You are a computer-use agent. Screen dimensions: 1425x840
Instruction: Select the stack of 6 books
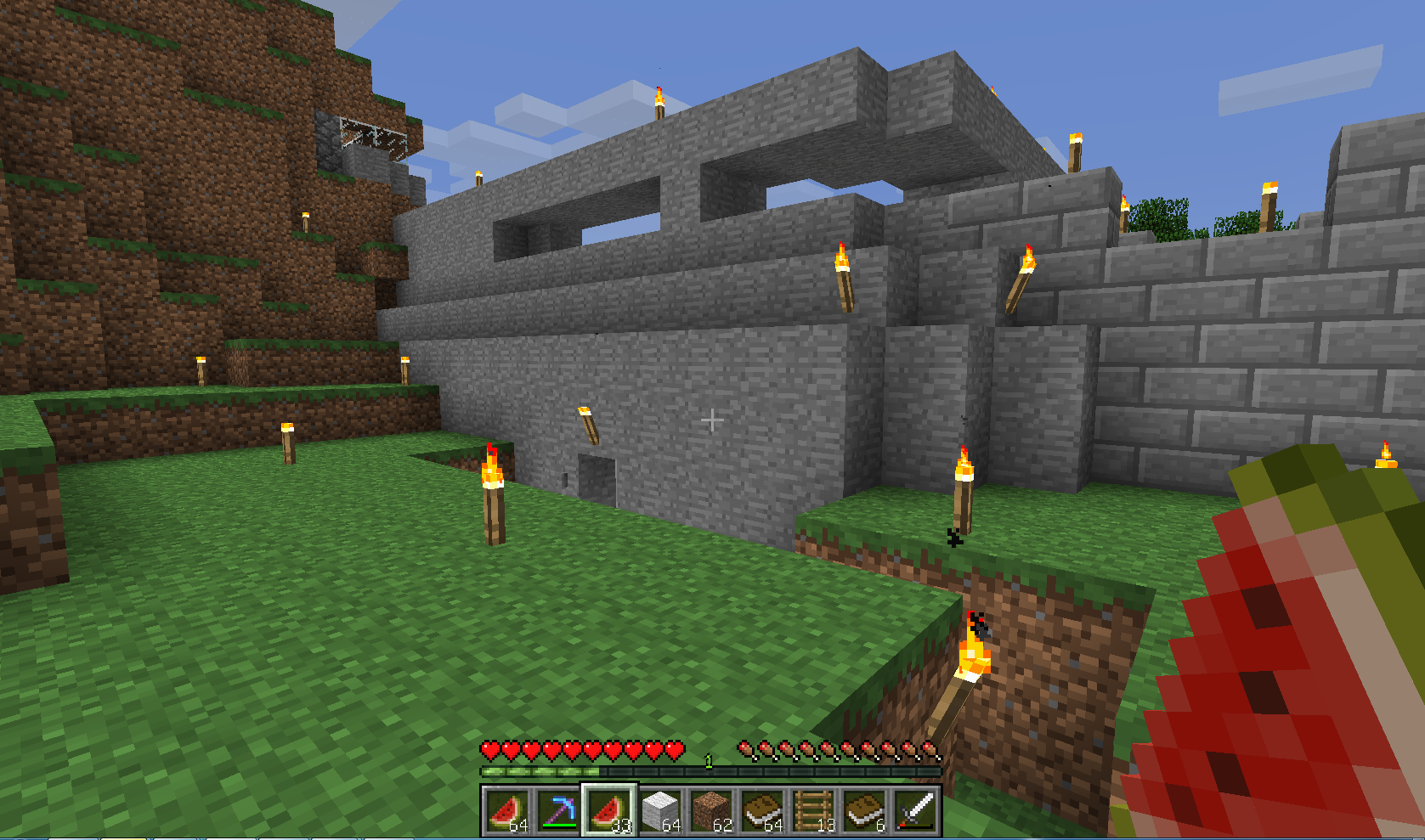pos(864,810)
